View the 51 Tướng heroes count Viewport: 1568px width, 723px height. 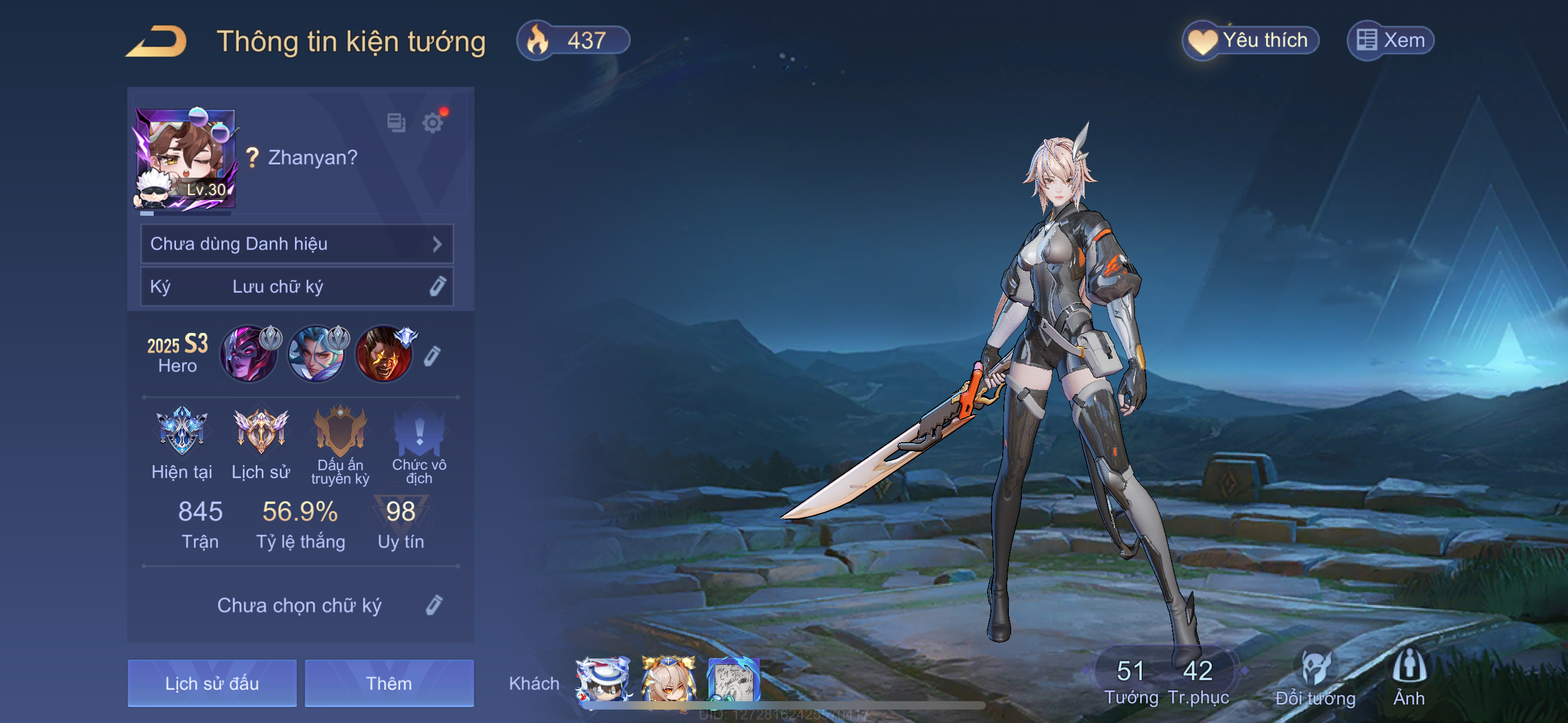click(1131, 680)
